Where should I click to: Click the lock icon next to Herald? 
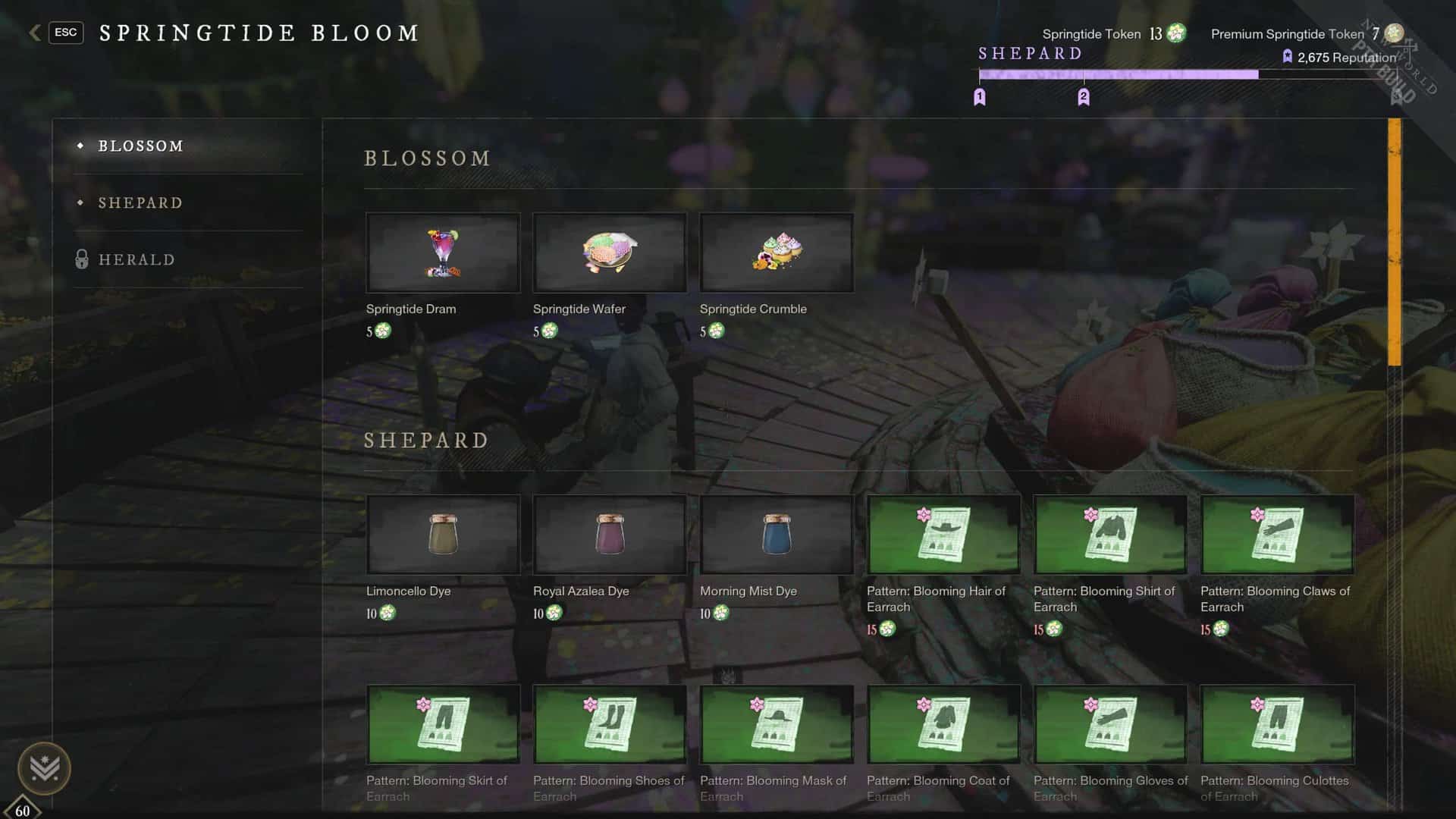coord(83,259)
